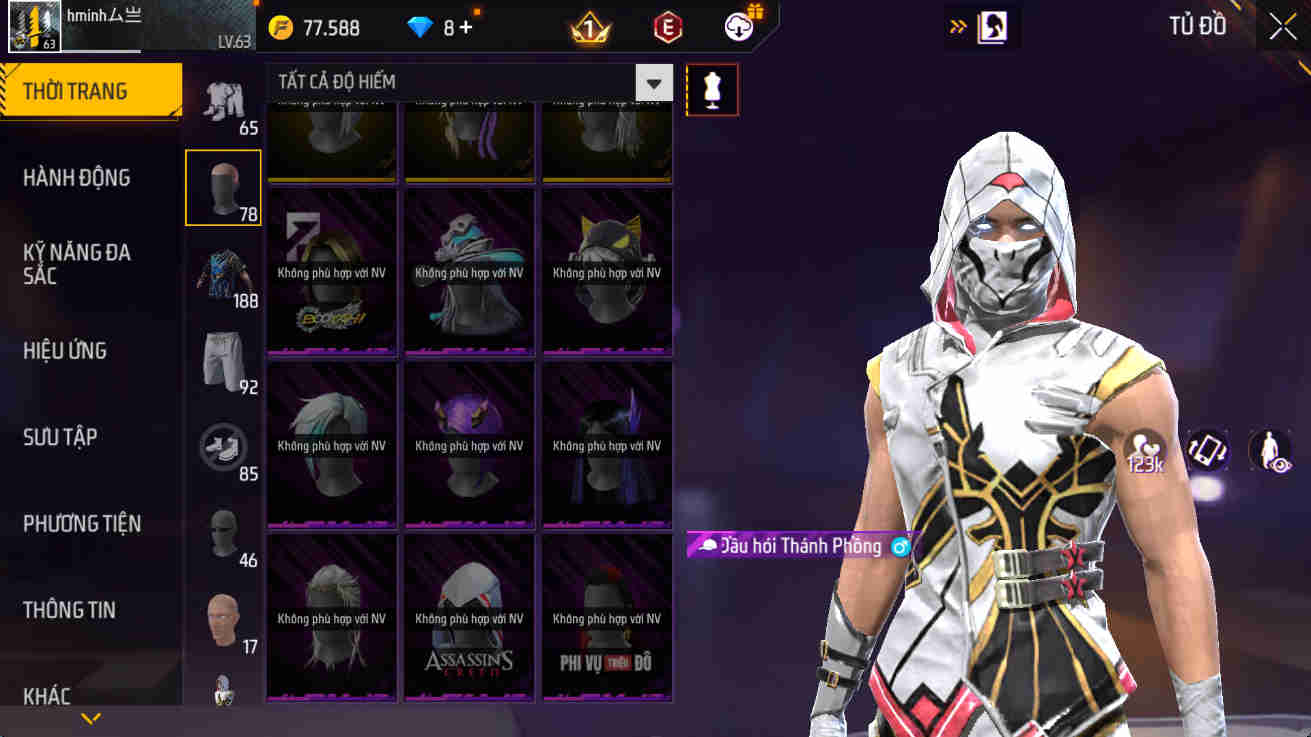
Task: Click the red E badge icon
Action: pyautogui.click(x=666, y=27)
